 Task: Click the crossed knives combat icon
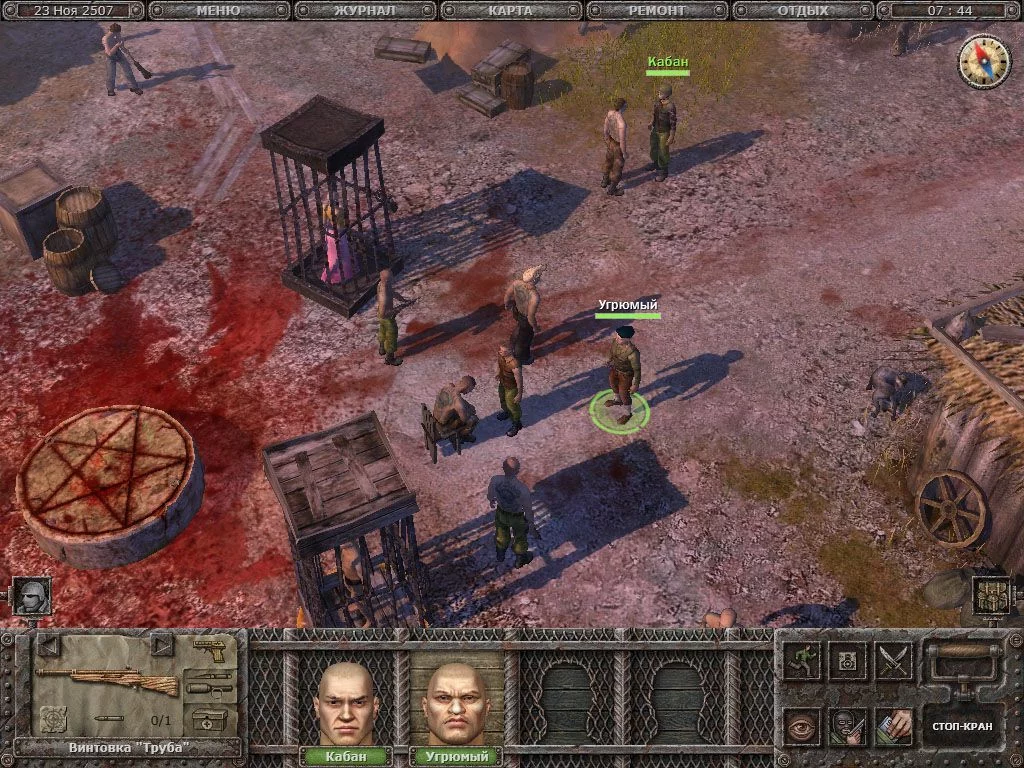pos(893,661)
